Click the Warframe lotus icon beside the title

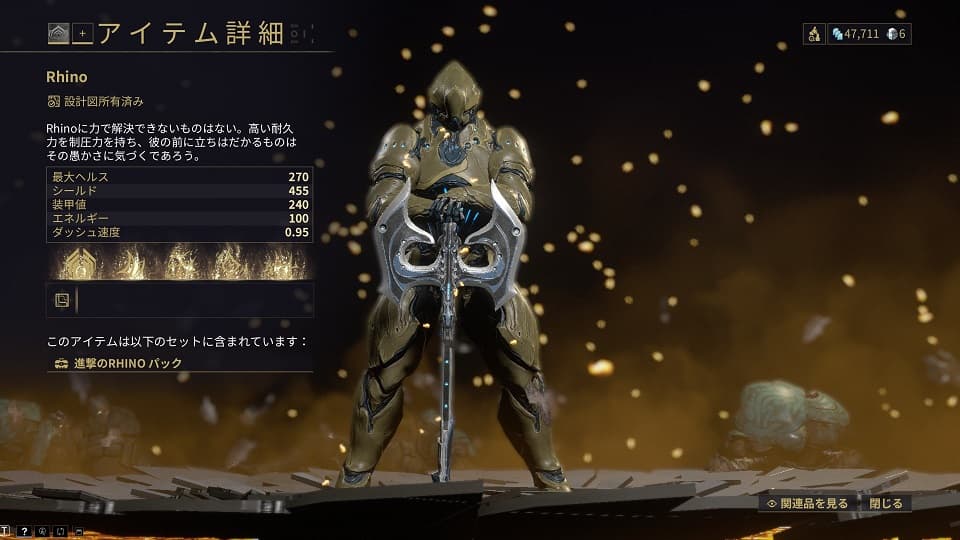(x=58, y=34)
